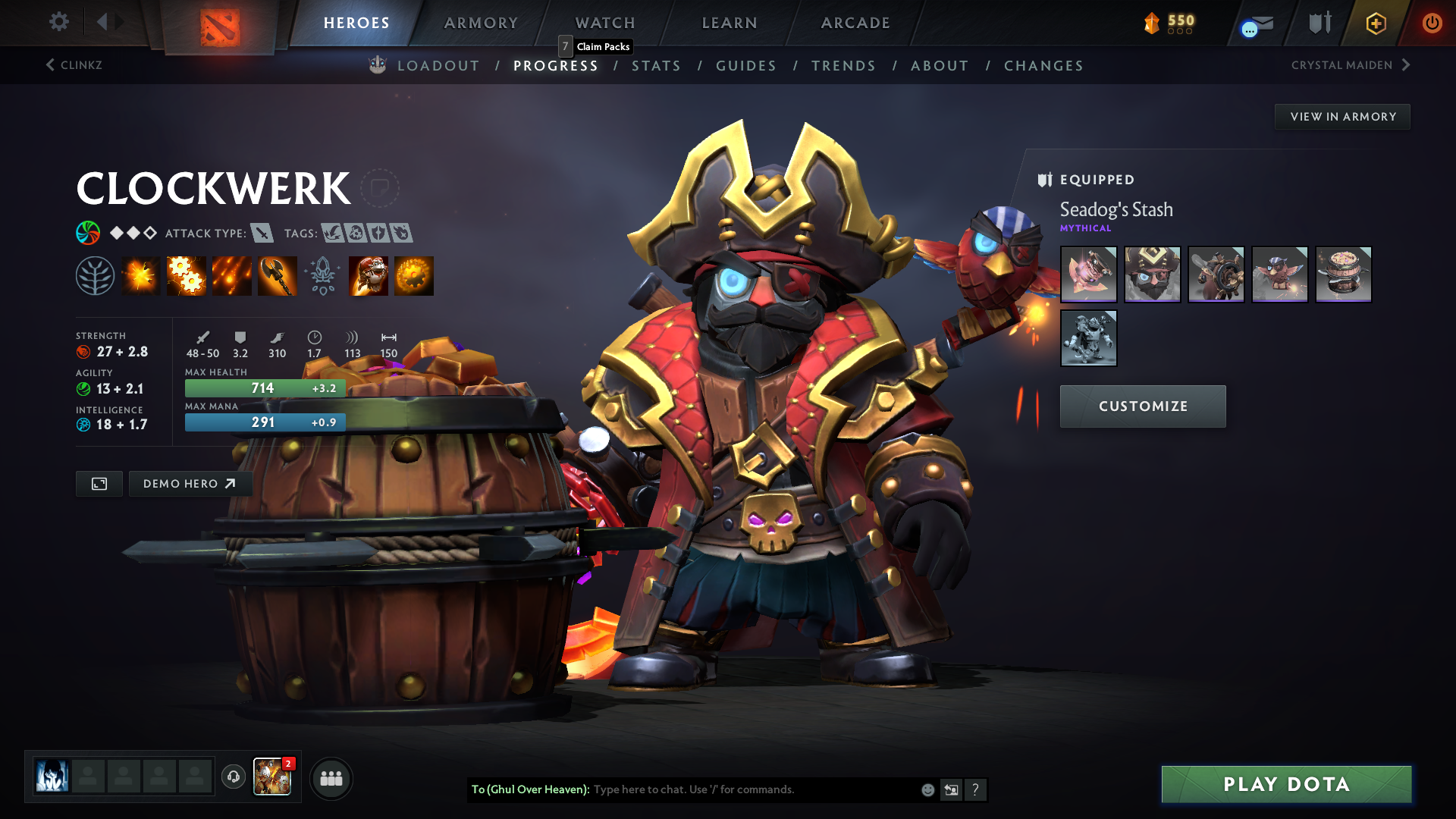1456x819 pixels.
Task: Open the ARMORY menu item
Action: (x=481, y=23)
